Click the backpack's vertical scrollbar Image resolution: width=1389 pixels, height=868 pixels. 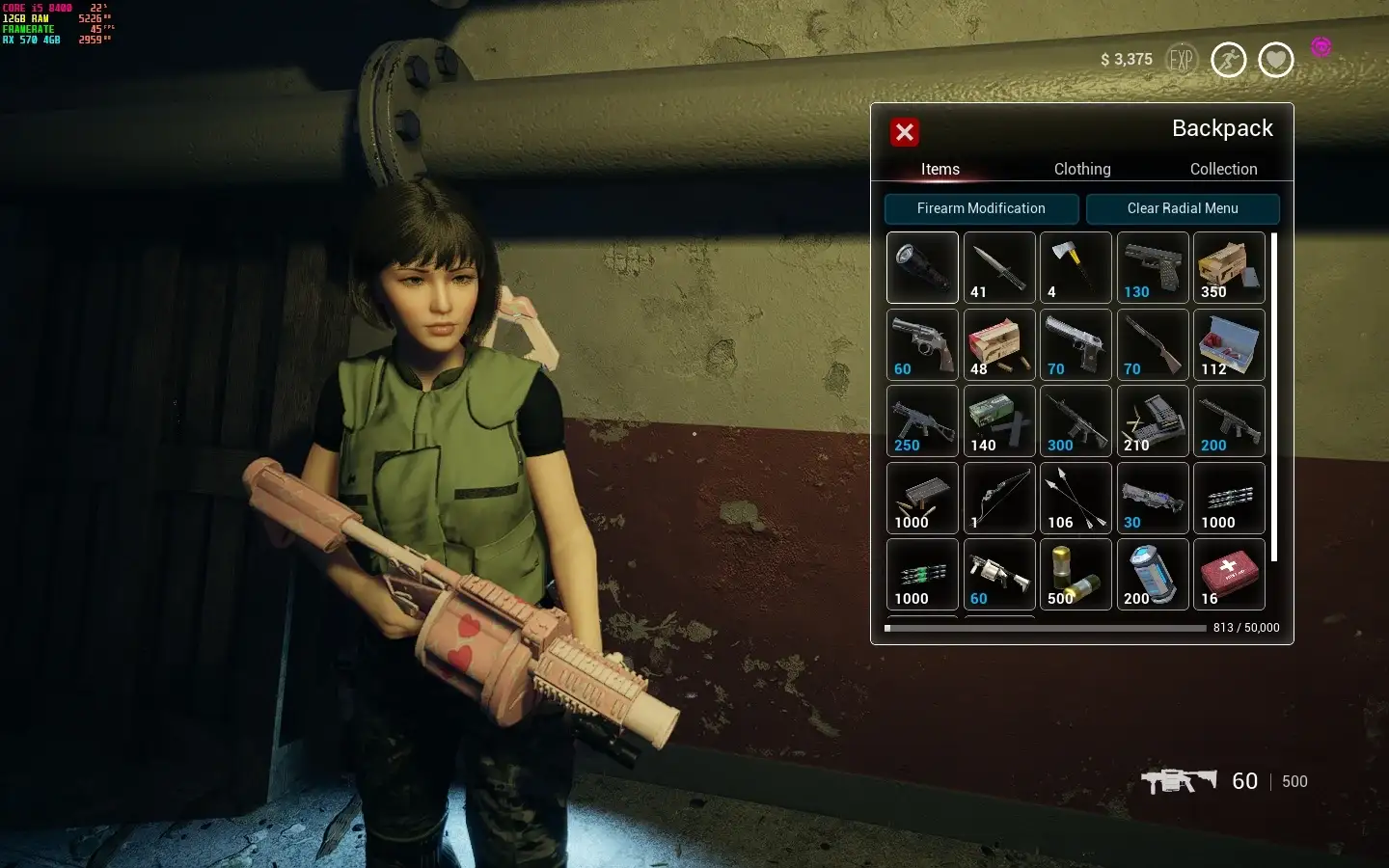coord(1274,397)
